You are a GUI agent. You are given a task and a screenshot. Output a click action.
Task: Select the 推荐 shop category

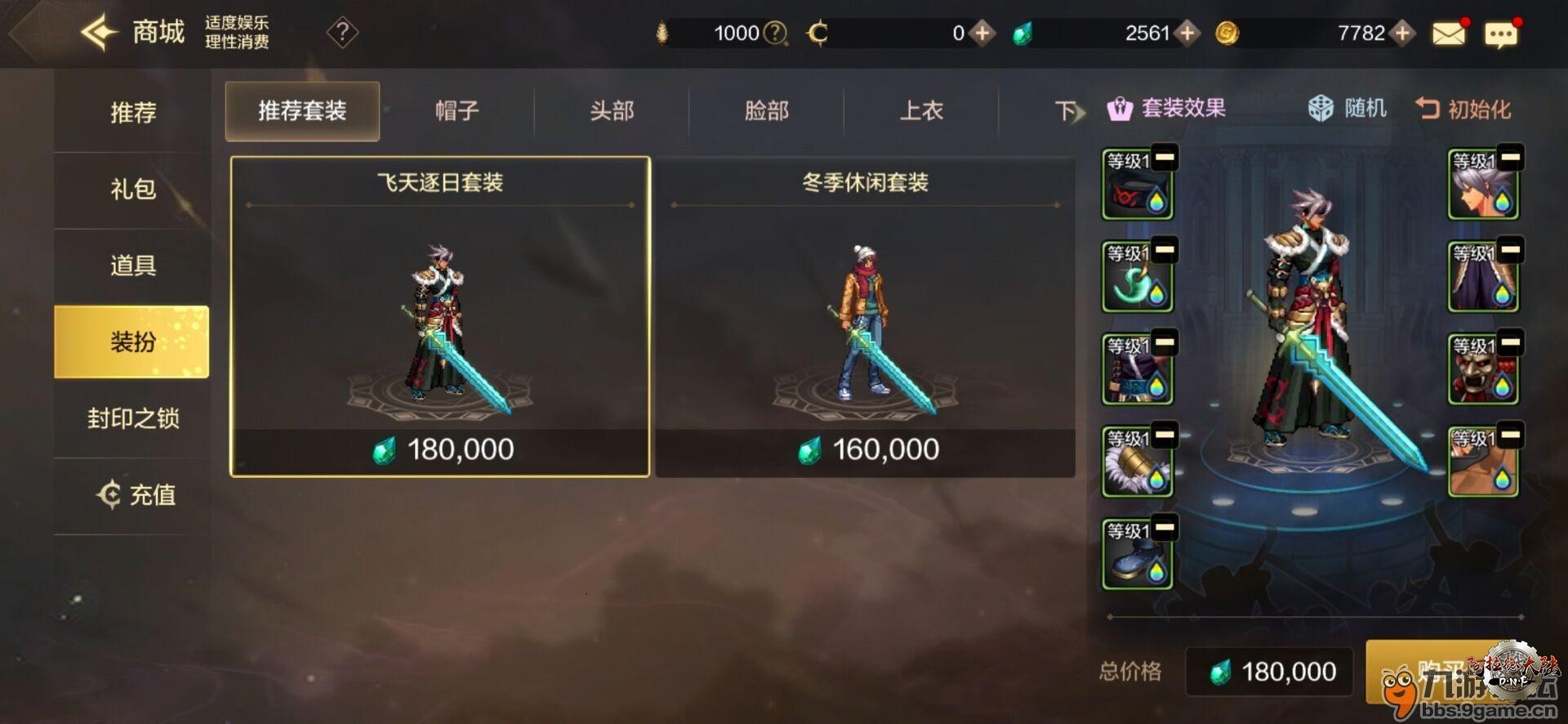[132, 112]
